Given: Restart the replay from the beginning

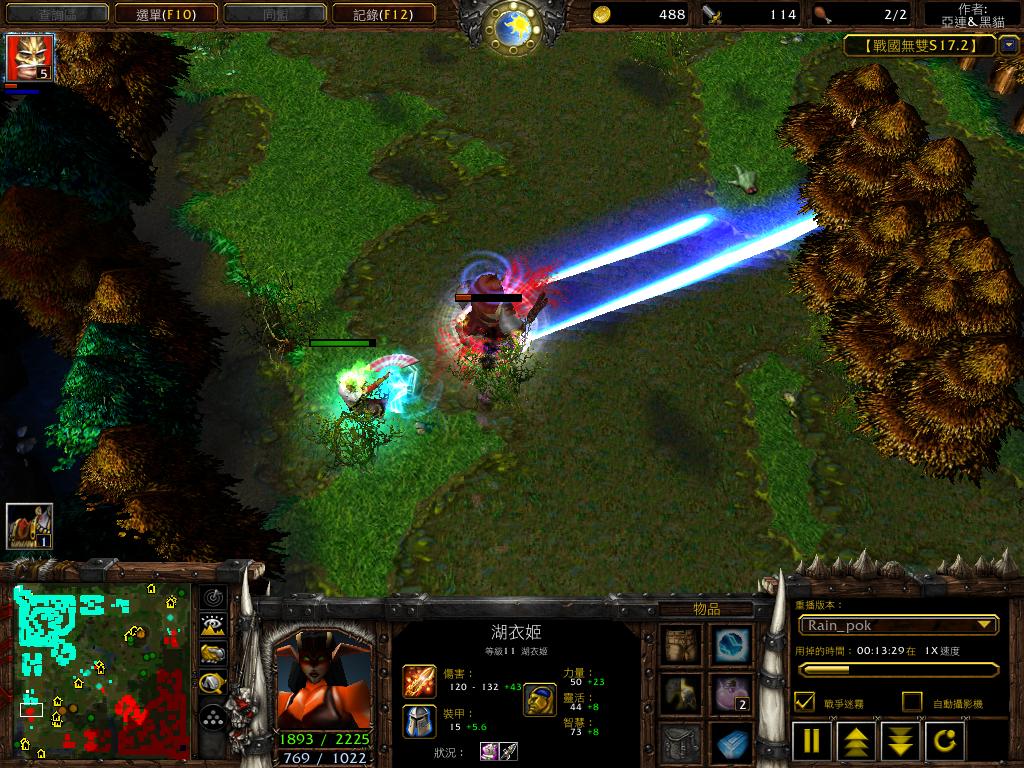Looking at the screenshot, I should [945, 742].
